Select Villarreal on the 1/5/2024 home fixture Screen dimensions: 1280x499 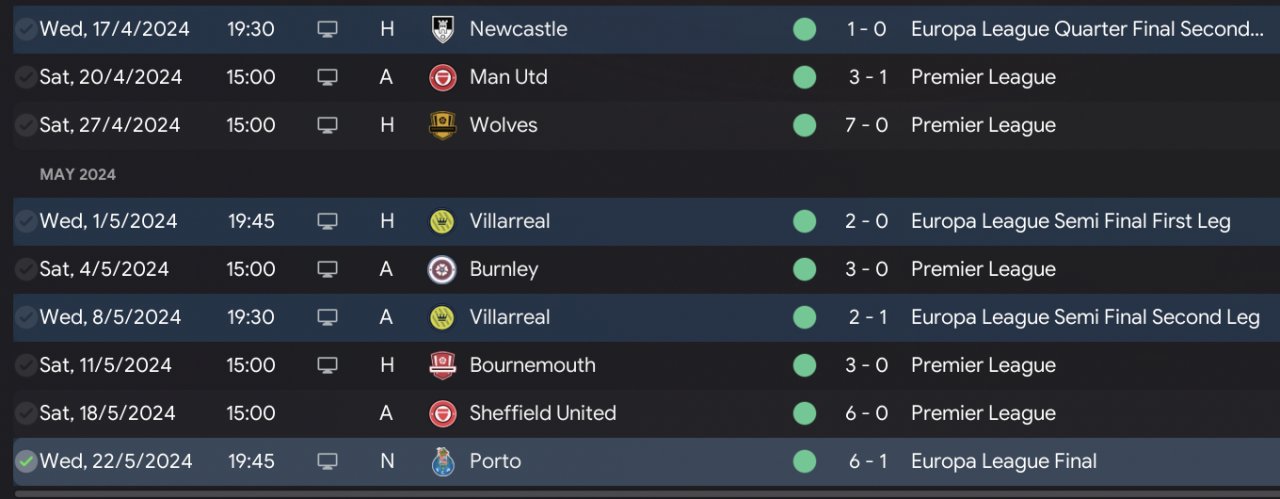pos(509,221)
